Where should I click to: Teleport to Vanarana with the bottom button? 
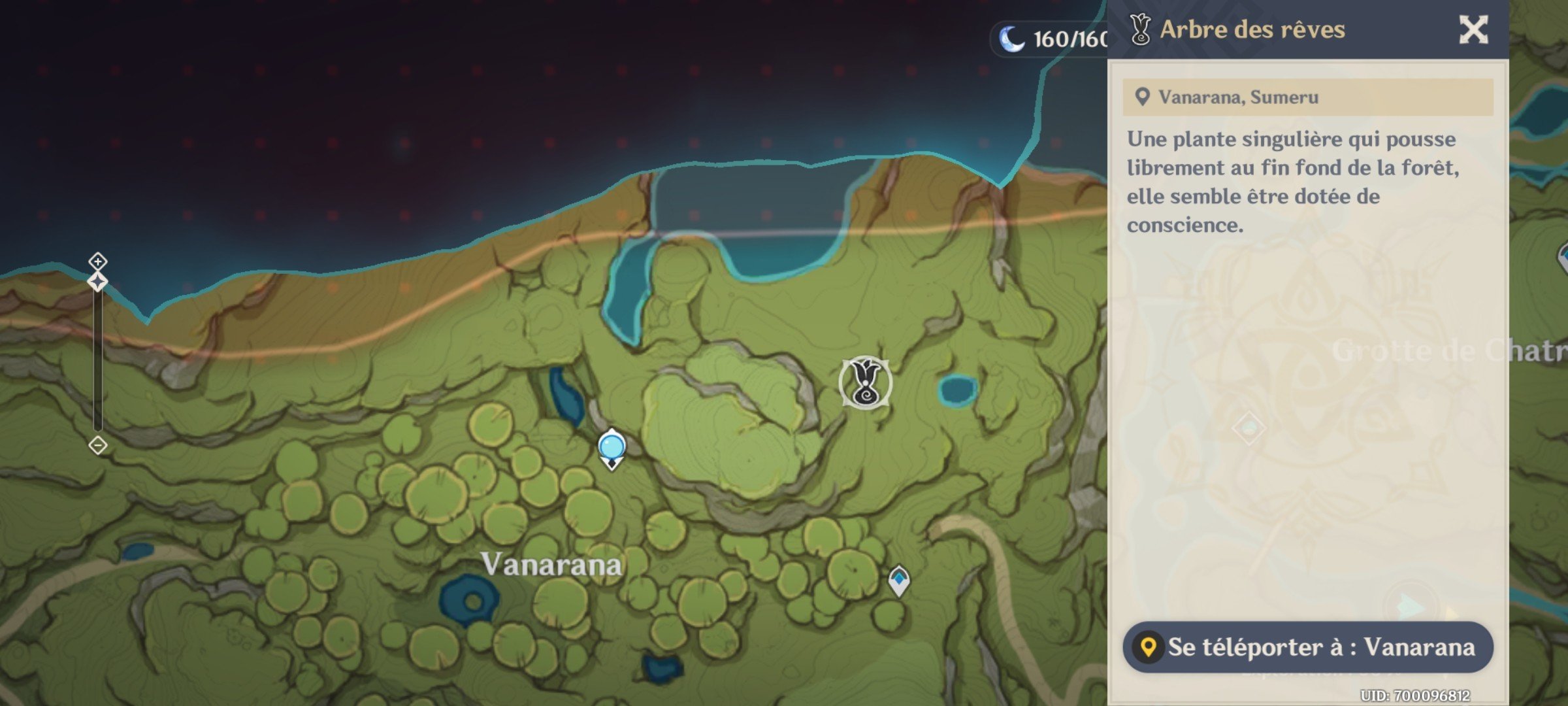1308,647
